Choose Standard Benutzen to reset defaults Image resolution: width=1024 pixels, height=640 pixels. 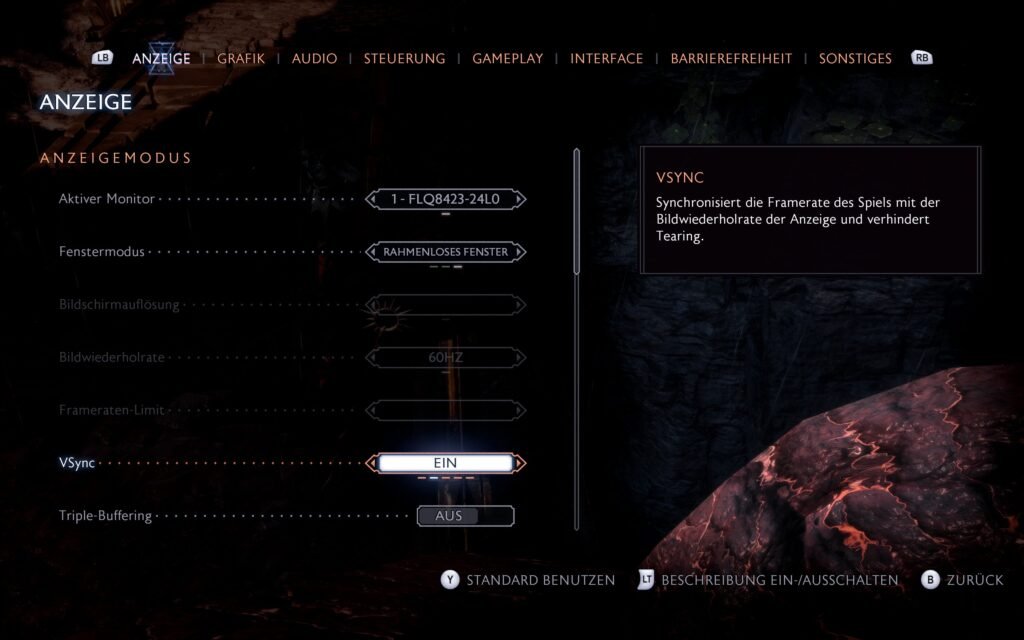click(x=540, y=580)
